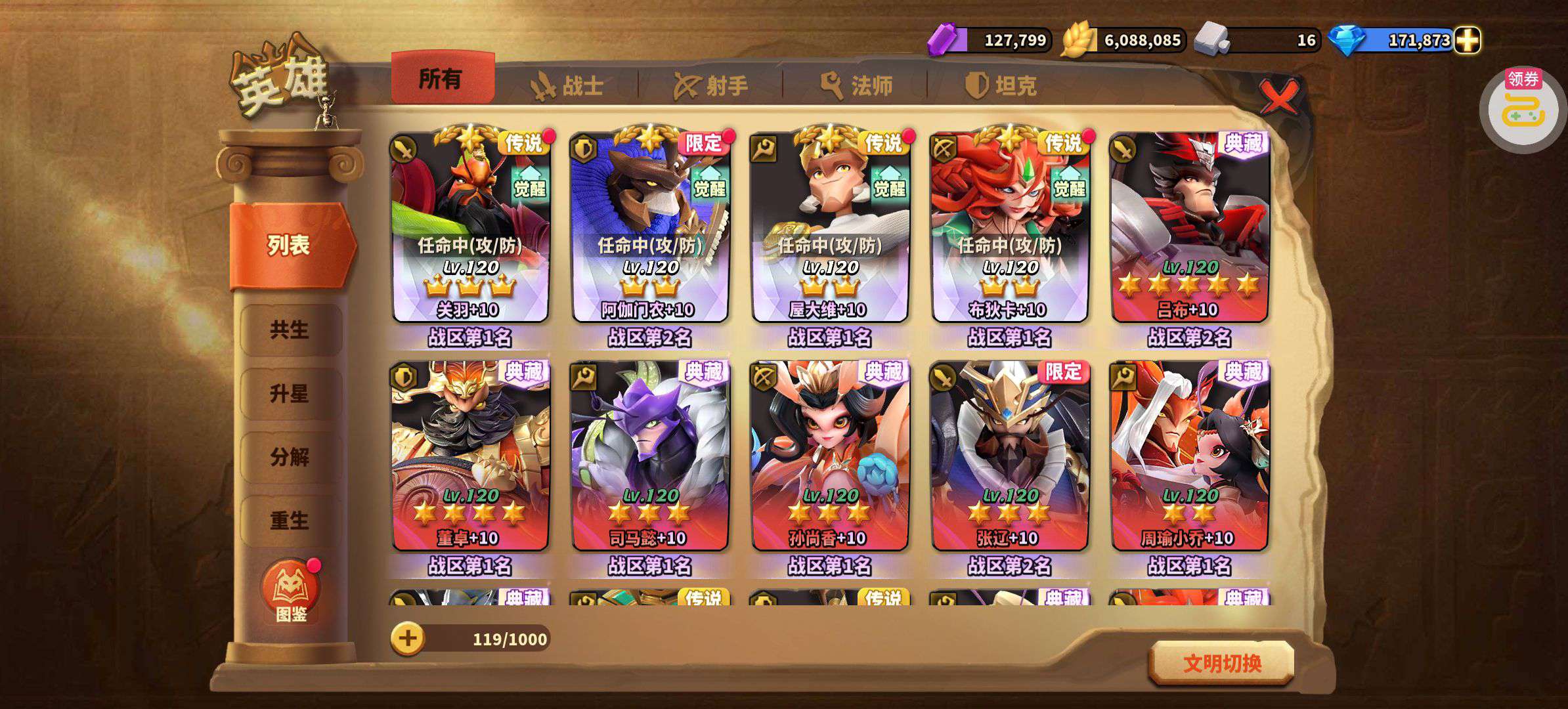Select the 吕布+10 hero card
This screenshot has height=709, width=1568.
point(1189,227)
